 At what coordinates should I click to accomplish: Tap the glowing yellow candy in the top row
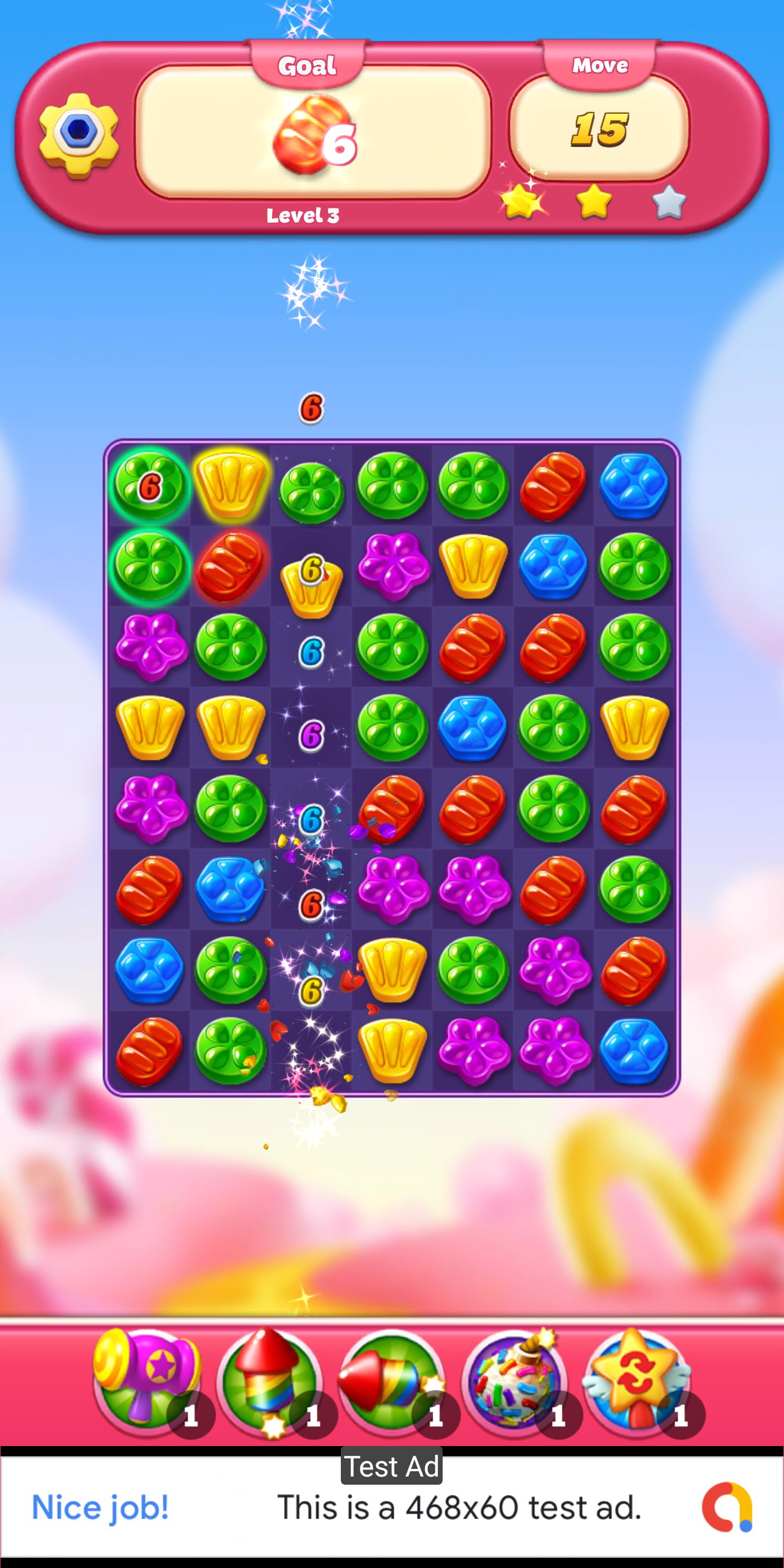point(230,485)
